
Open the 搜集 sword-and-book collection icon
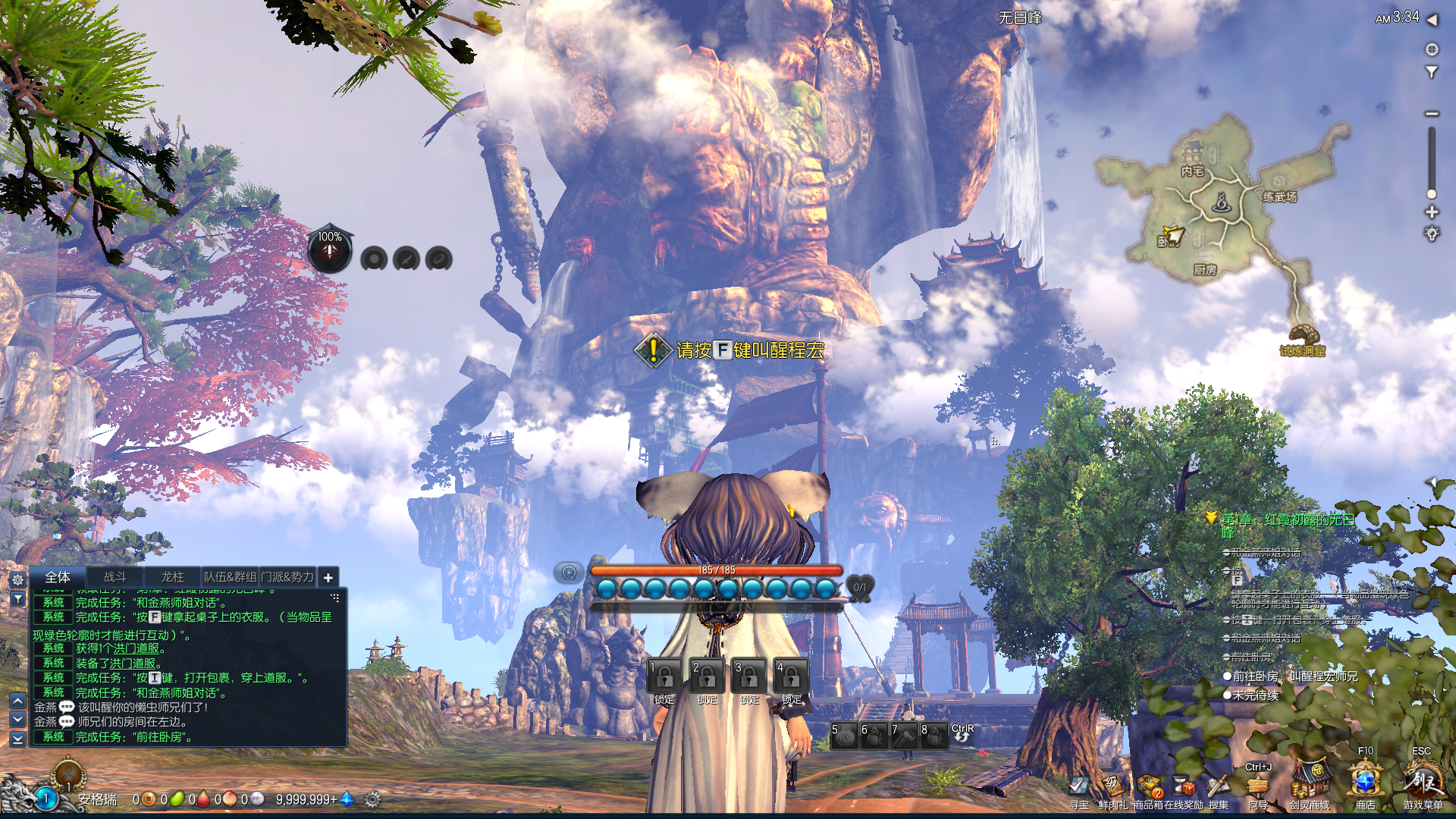tap(1218, 786)
